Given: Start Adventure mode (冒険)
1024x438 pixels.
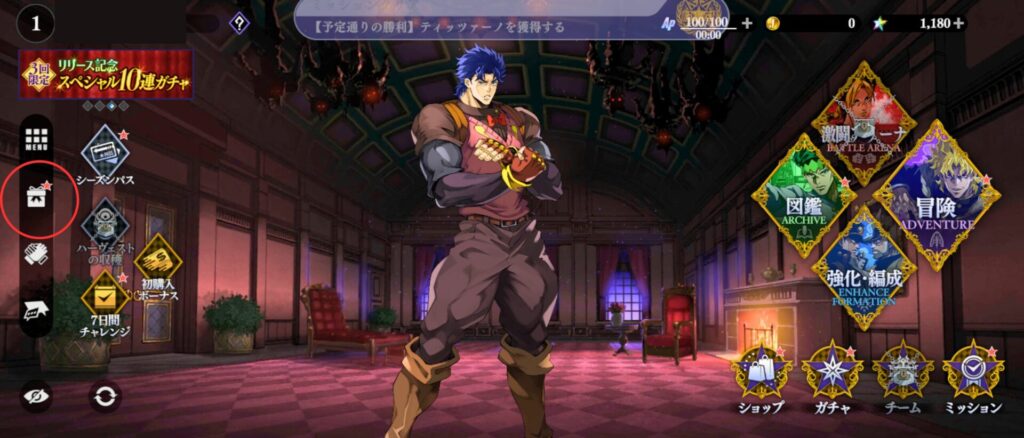Looking at the screenshot, I should [936, 196].
